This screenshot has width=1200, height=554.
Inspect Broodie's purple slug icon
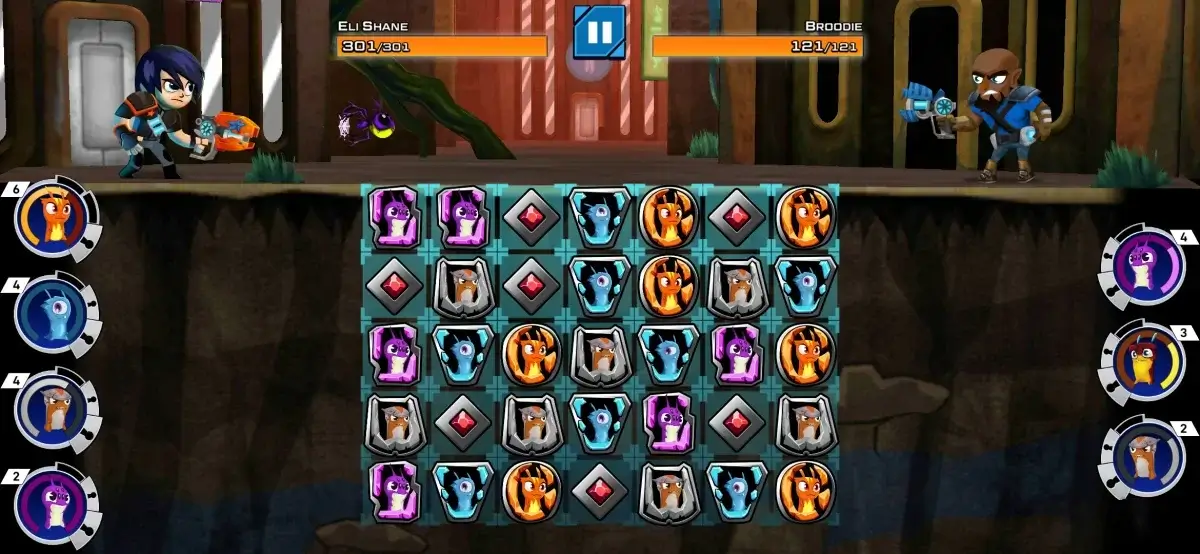(x=1143, y=267)
